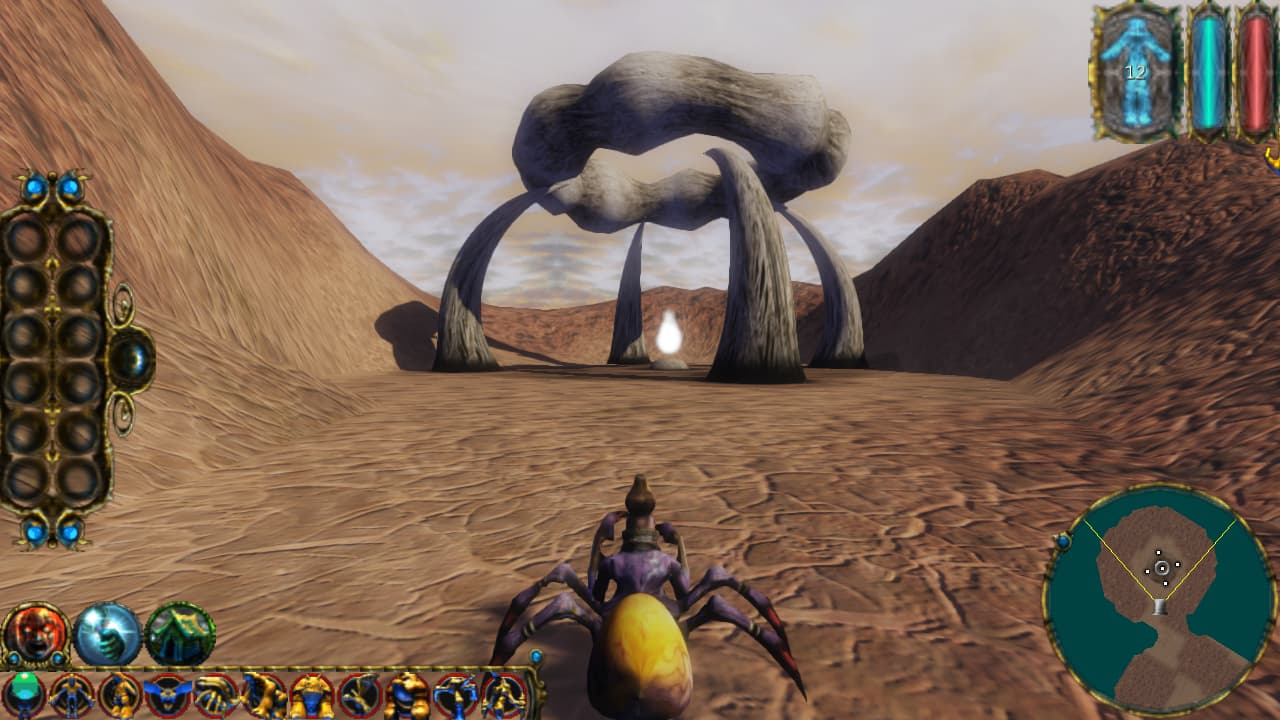
Task: Click the player marker on the minimap
Action: [x=1163, y=567]
